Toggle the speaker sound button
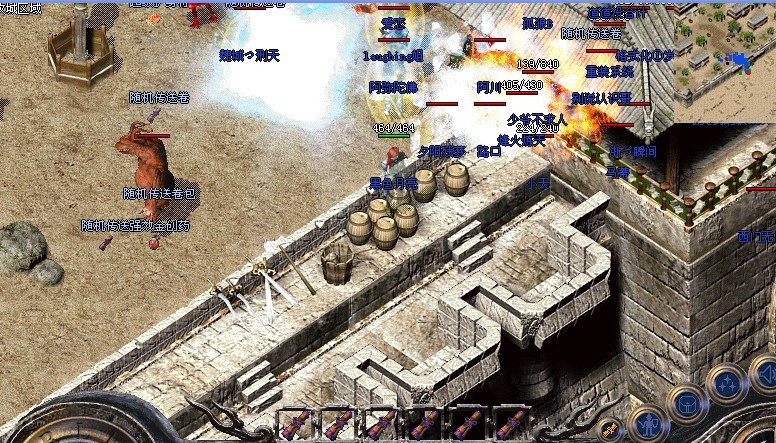Viewport: 776px width, 443px height. click(x=764, y=374)
